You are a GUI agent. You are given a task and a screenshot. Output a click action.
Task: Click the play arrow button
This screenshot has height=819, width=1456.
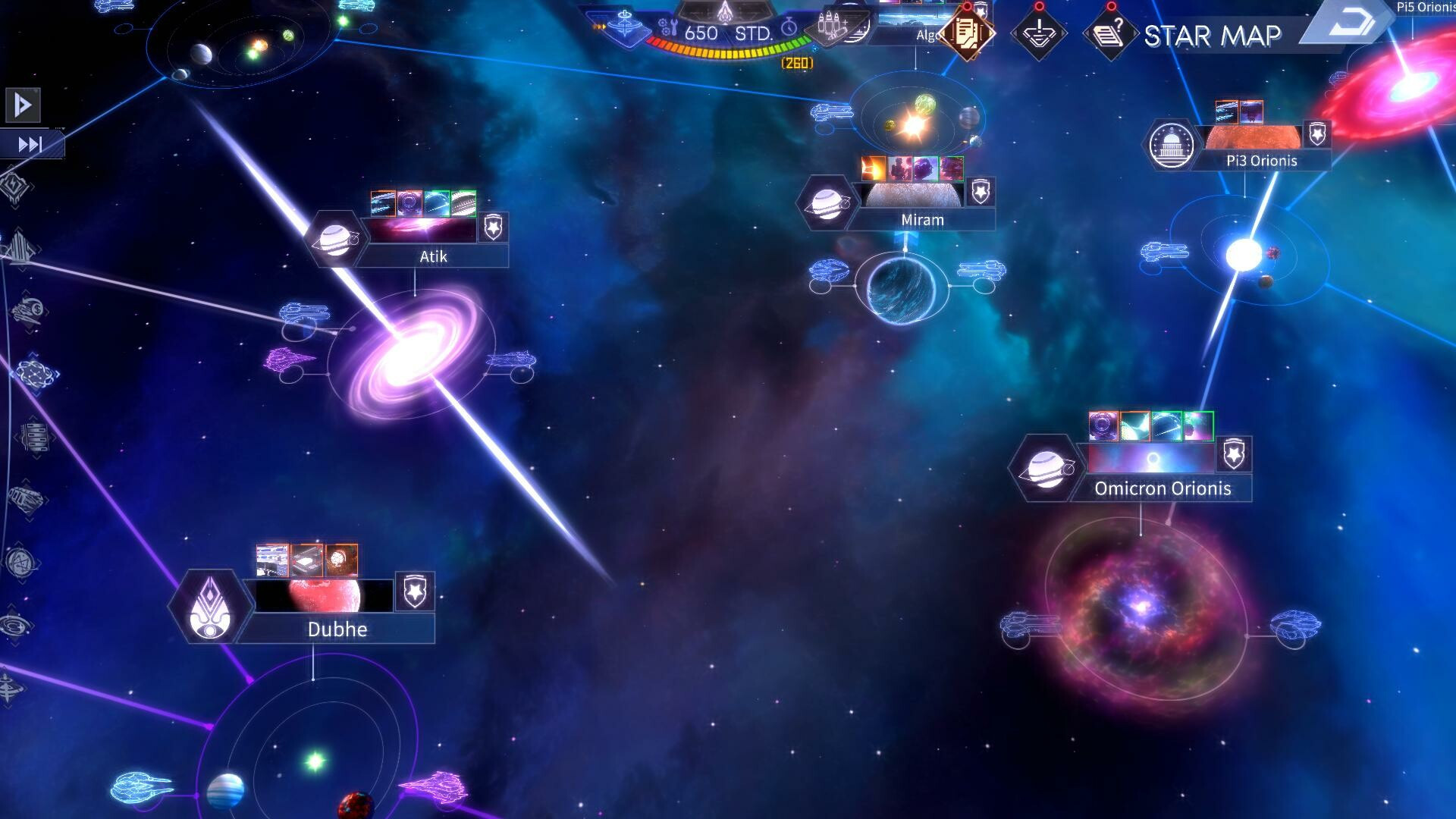pos(22,105)
